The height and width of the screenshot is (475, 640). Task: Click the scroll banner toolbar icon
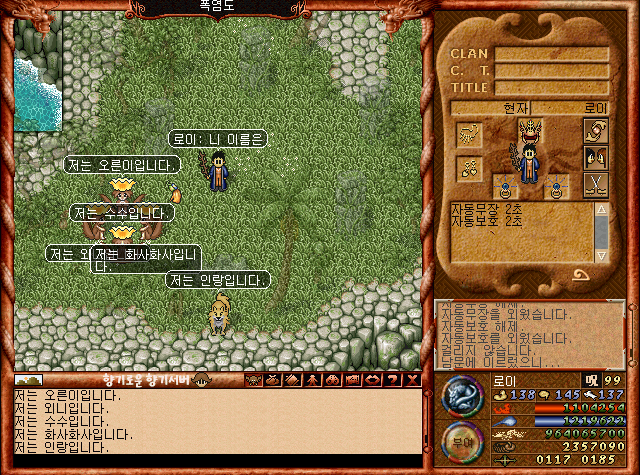(350, 380)
